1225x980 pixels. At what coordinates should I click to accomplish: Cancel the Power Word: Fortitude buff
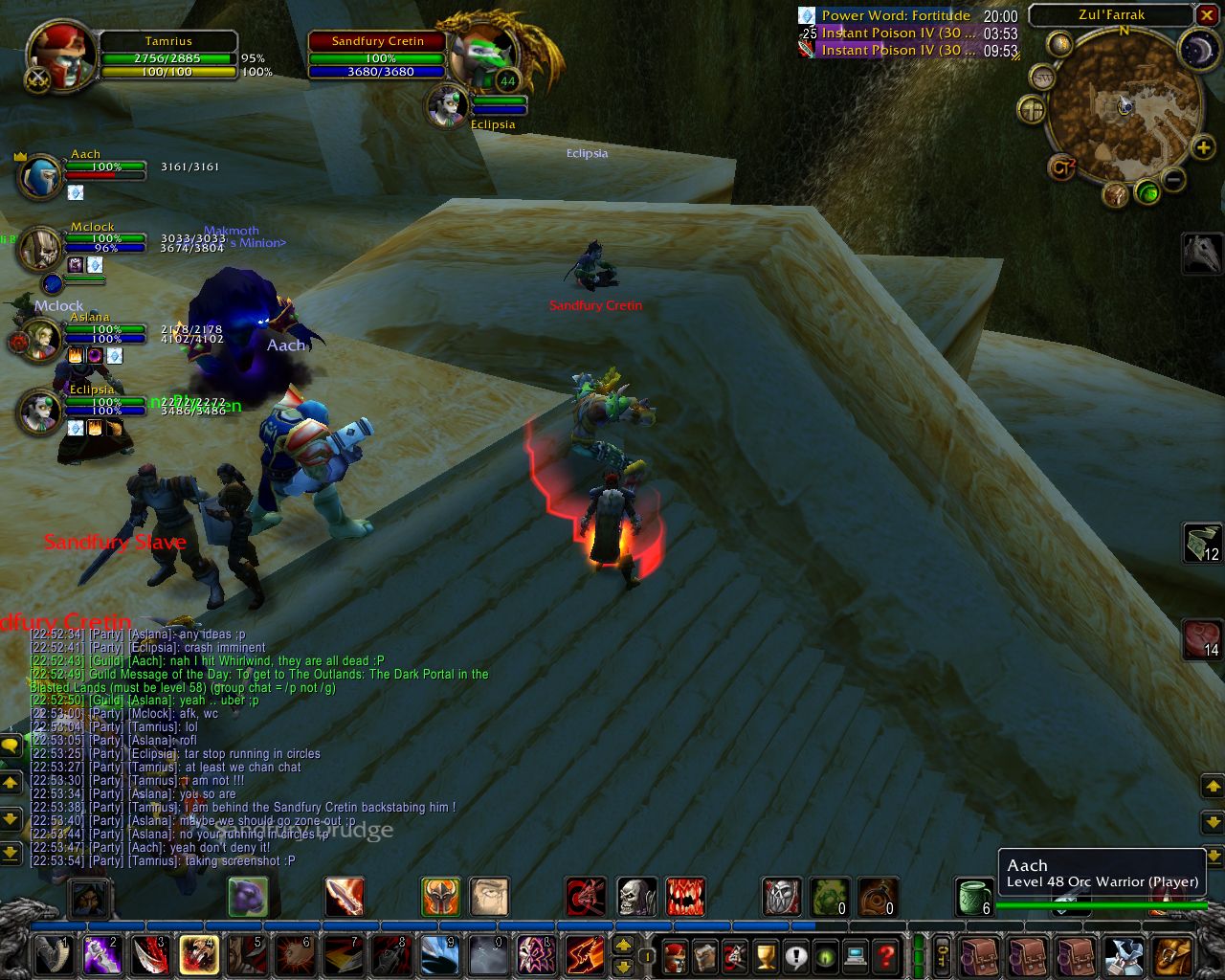805,15
